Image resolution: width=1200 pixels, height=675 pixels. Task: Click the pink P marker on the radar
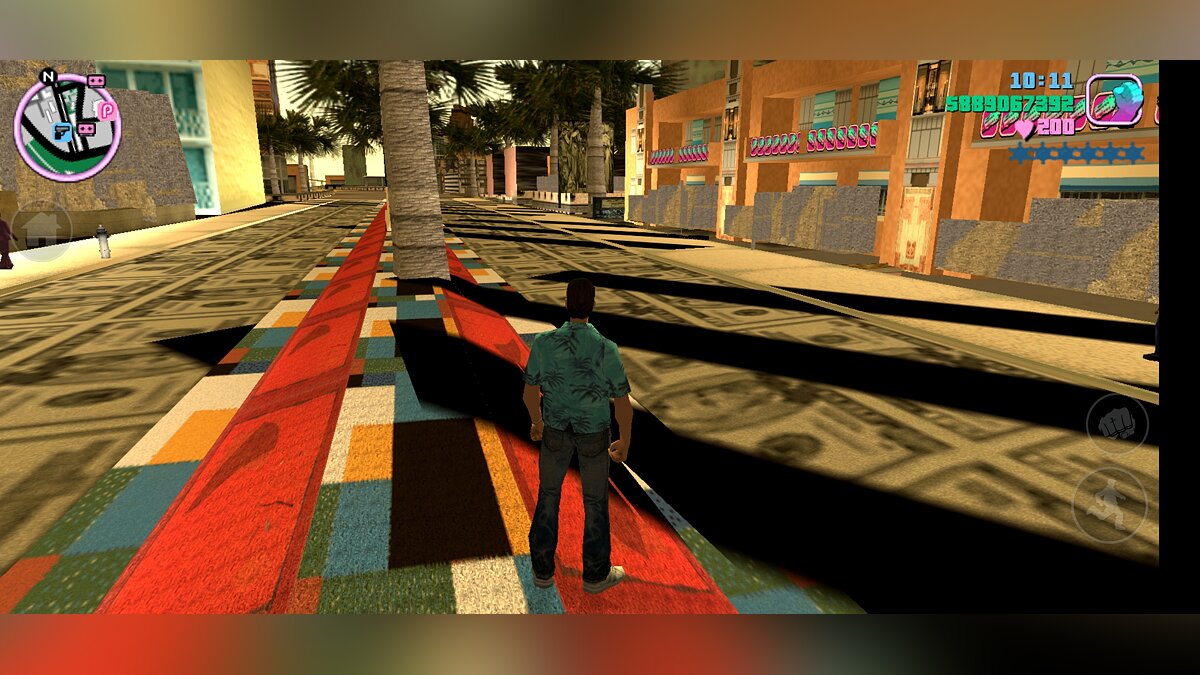pyautogui.click(x=106, y=111)
